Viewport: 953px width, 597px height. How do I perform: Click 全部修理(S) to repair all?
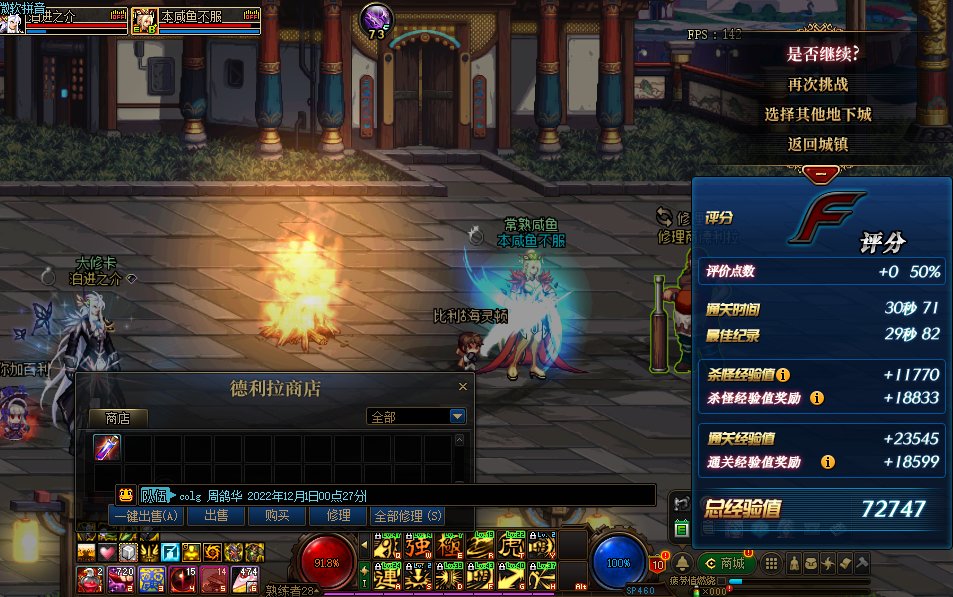tap(407, 516)
